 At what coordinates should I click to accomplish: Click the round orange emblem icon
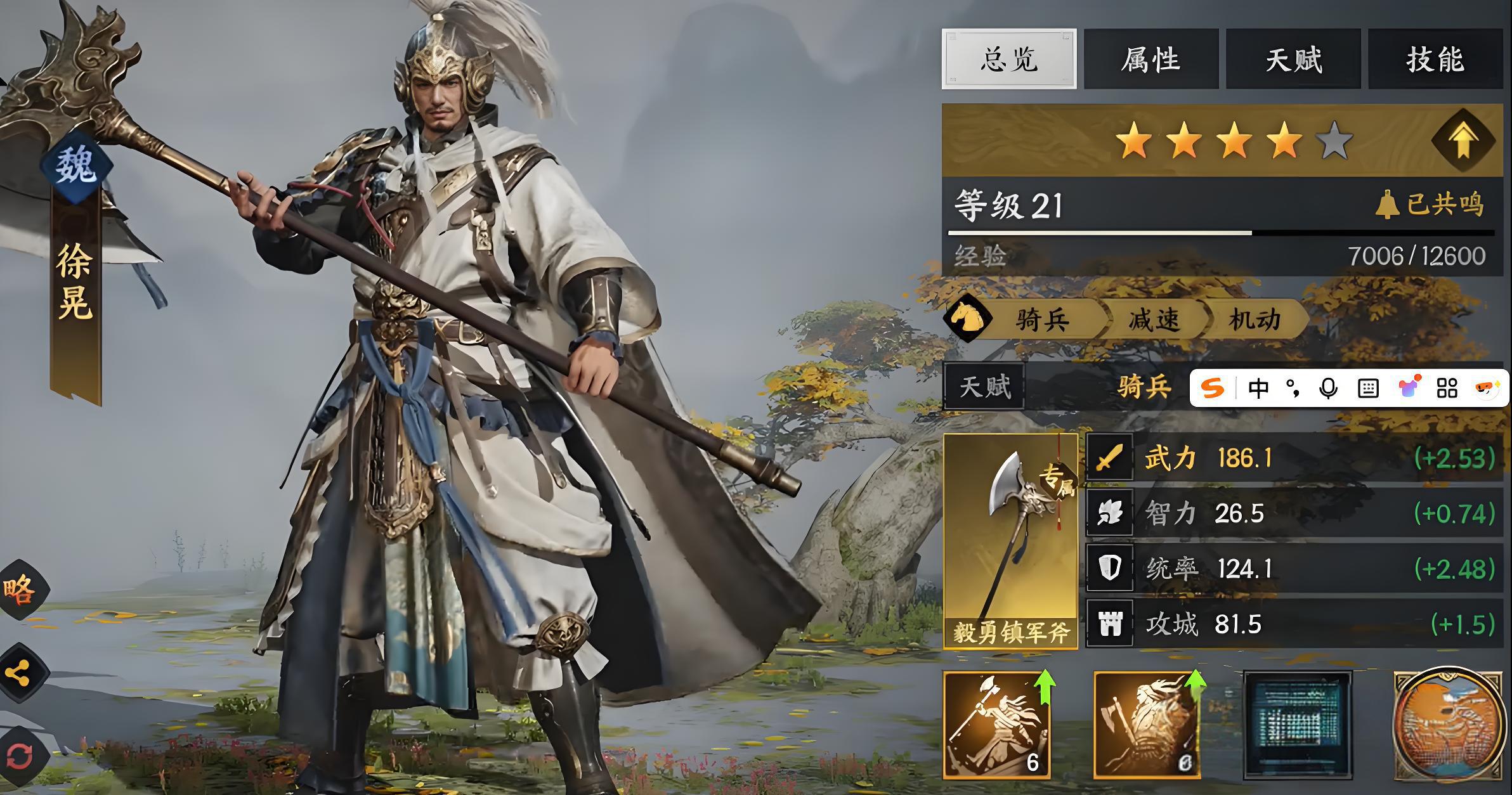pyautogui.click(x=1449, y=725)
